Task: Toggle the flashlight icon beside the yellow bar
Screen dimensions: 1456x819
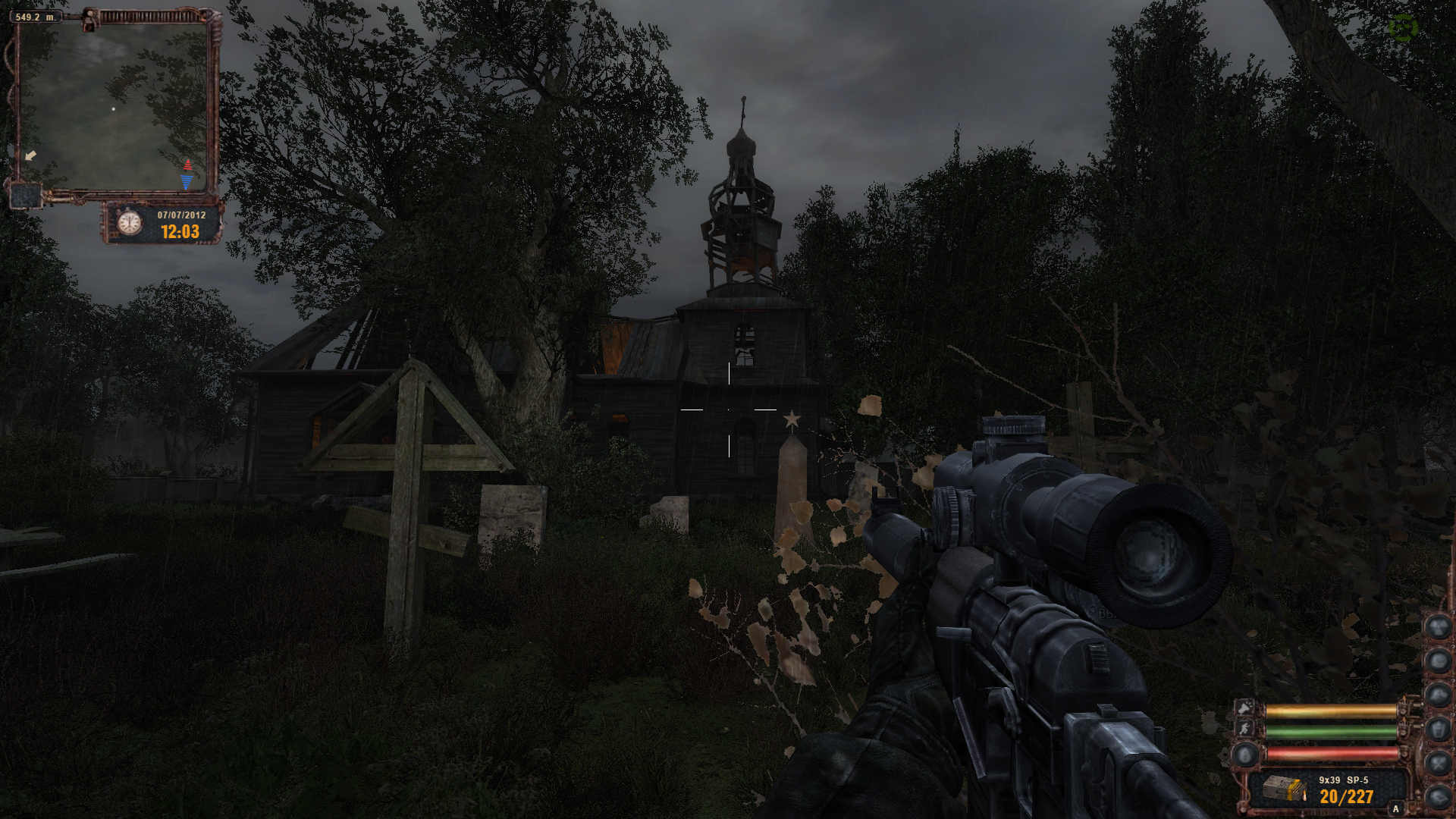Action: [1244, 708]
